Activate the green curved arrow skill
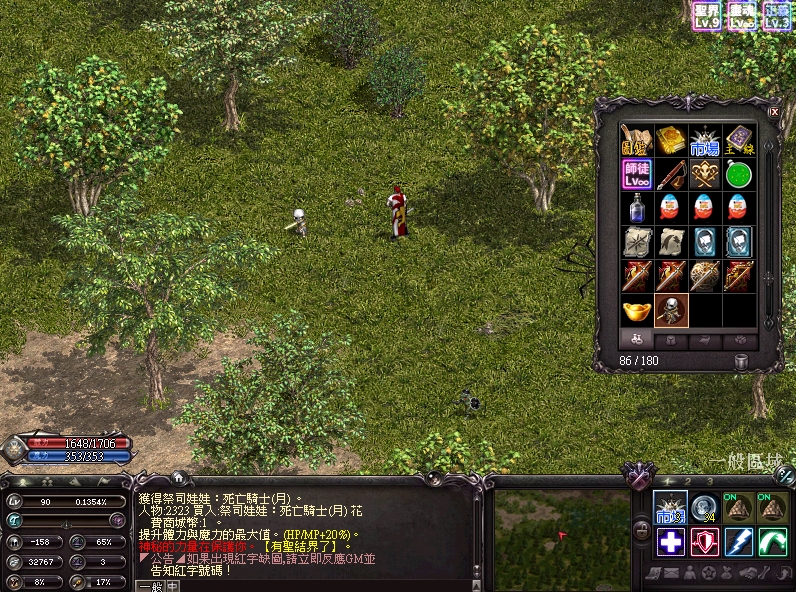 tap(772, 542)
